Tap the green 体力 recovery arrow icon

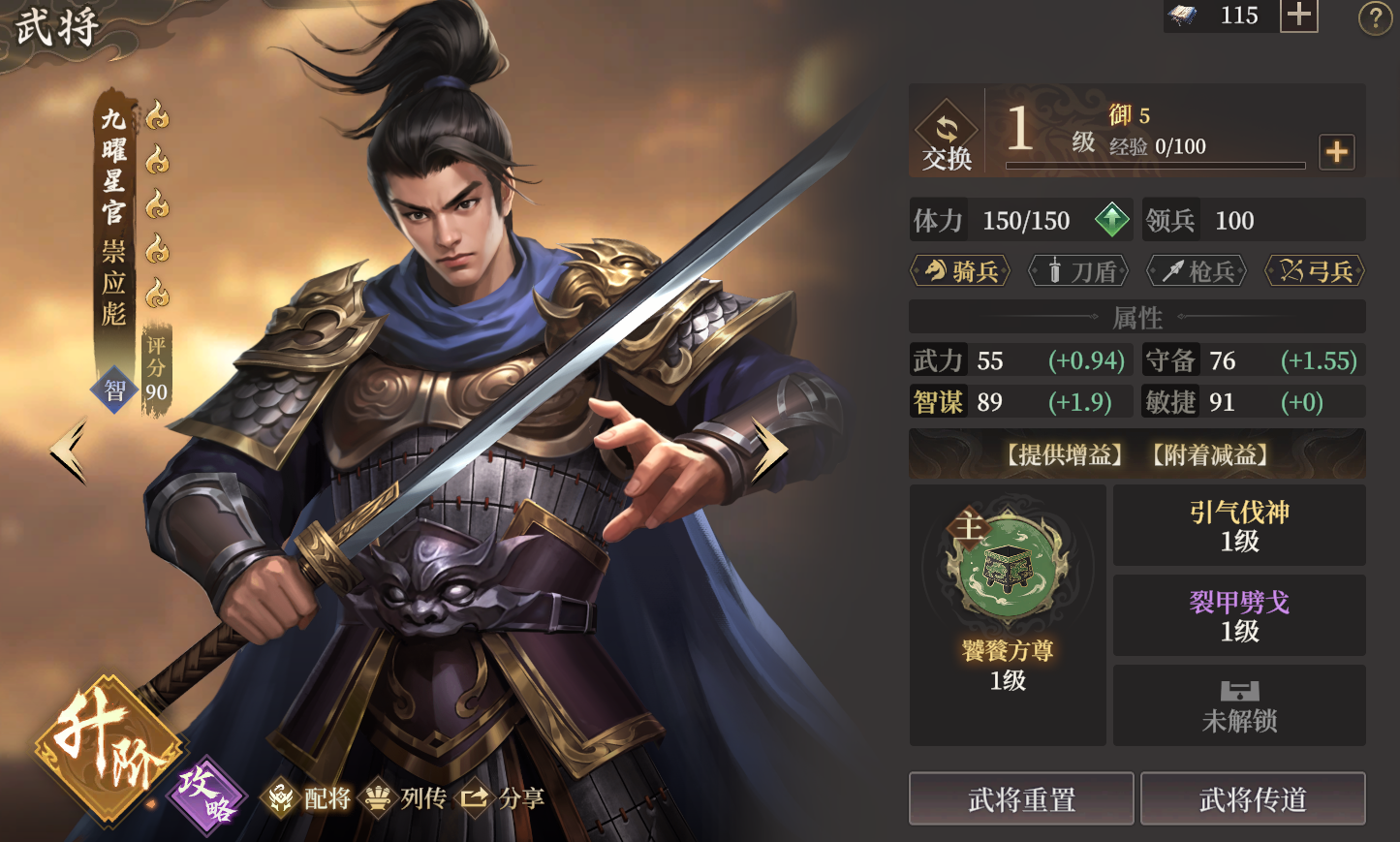click(1112, 220)
